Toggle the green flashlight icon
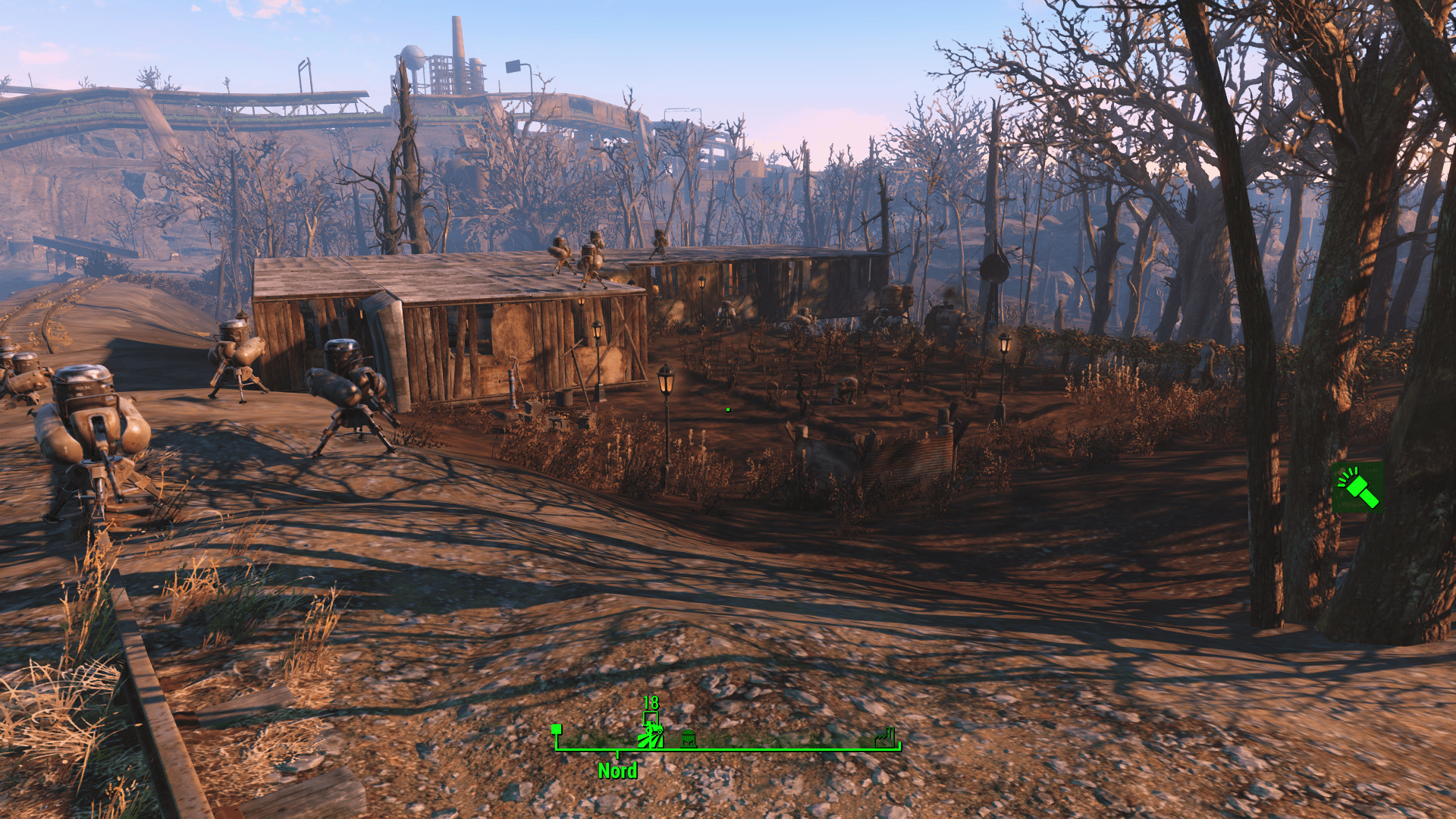The height and width of the screenshot is (819, 1456). 1357,487
